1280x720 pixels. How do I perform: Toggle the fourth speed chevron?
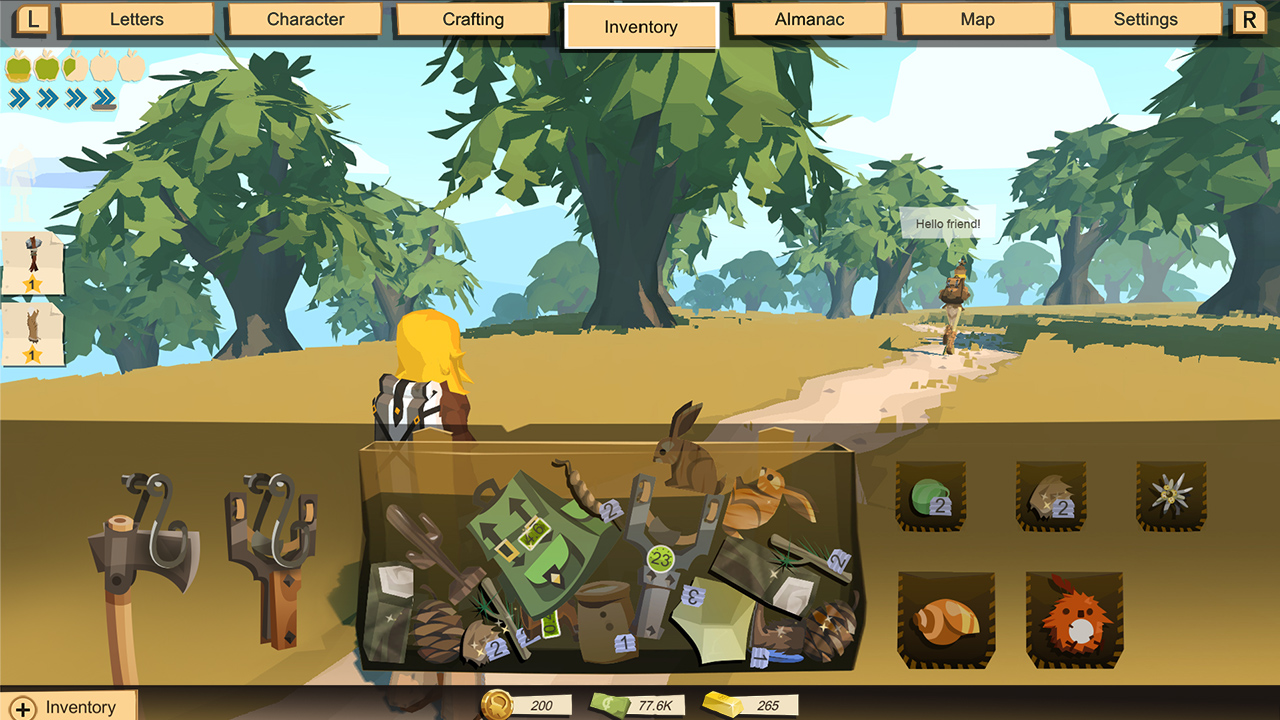[102, 97]
